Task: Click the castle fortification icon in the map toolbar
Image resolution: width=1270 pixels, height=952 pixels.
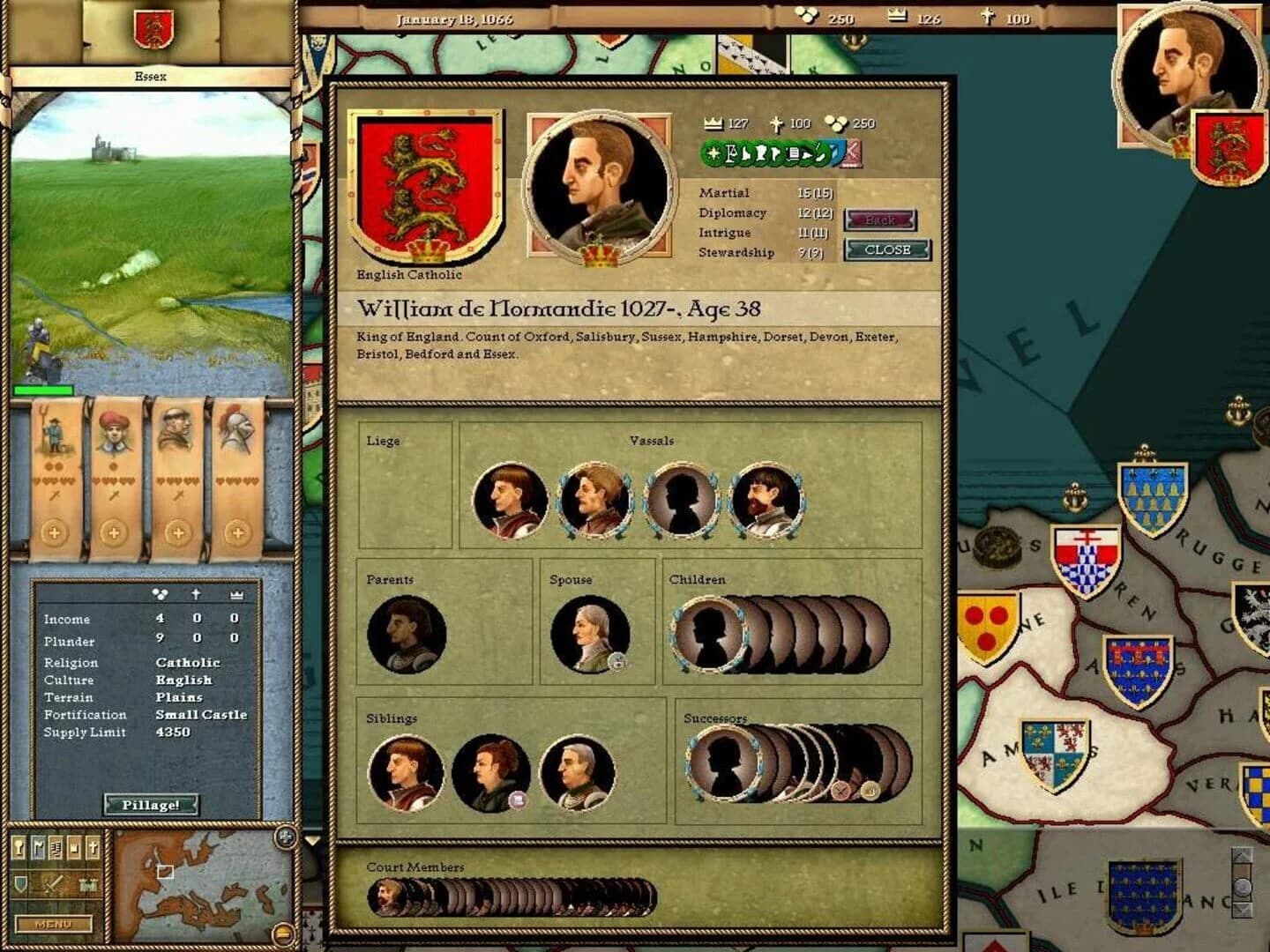Action: pos(87,884)
